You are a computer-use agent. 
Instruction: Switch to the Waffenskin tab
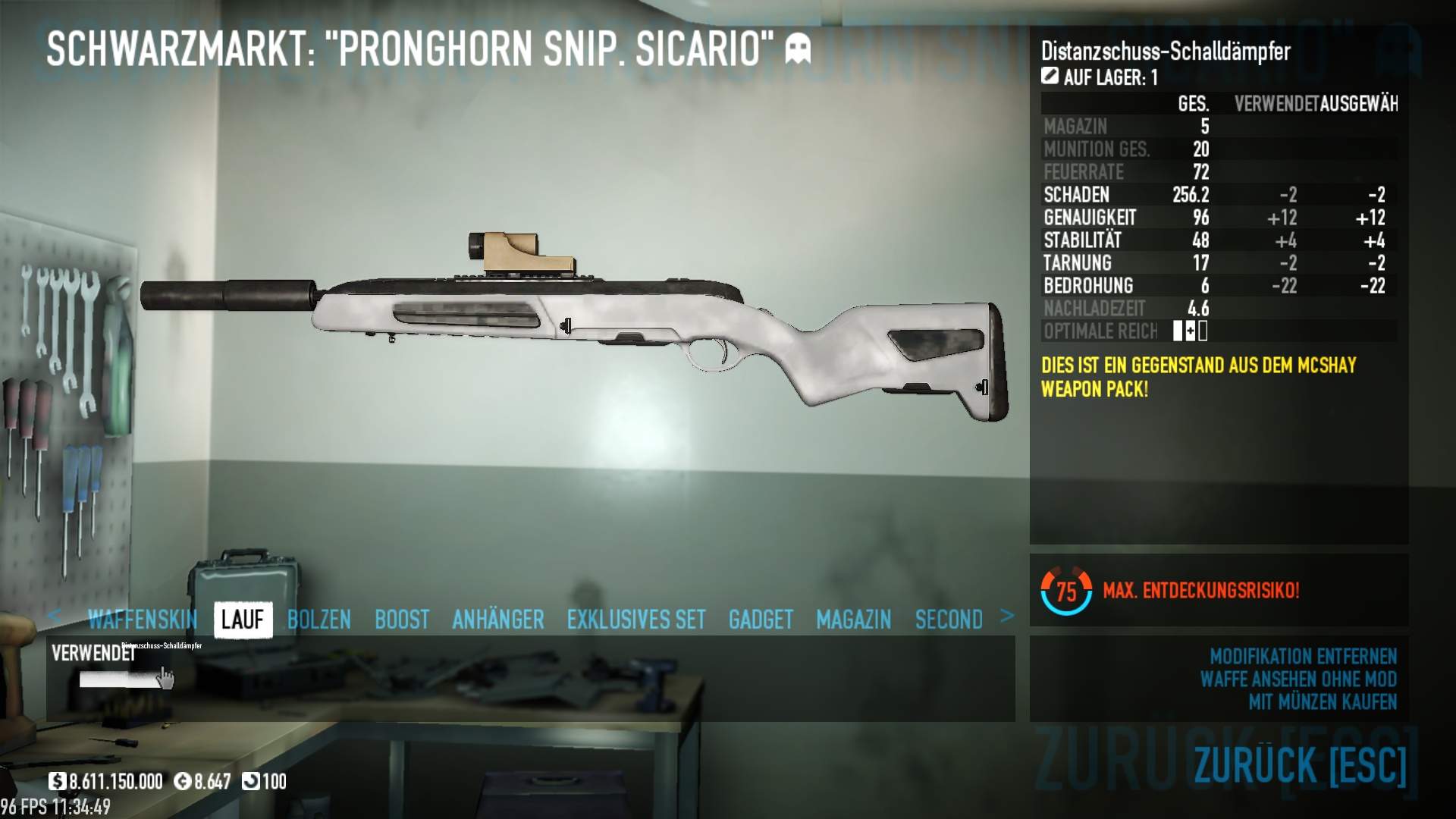(143, 620)
